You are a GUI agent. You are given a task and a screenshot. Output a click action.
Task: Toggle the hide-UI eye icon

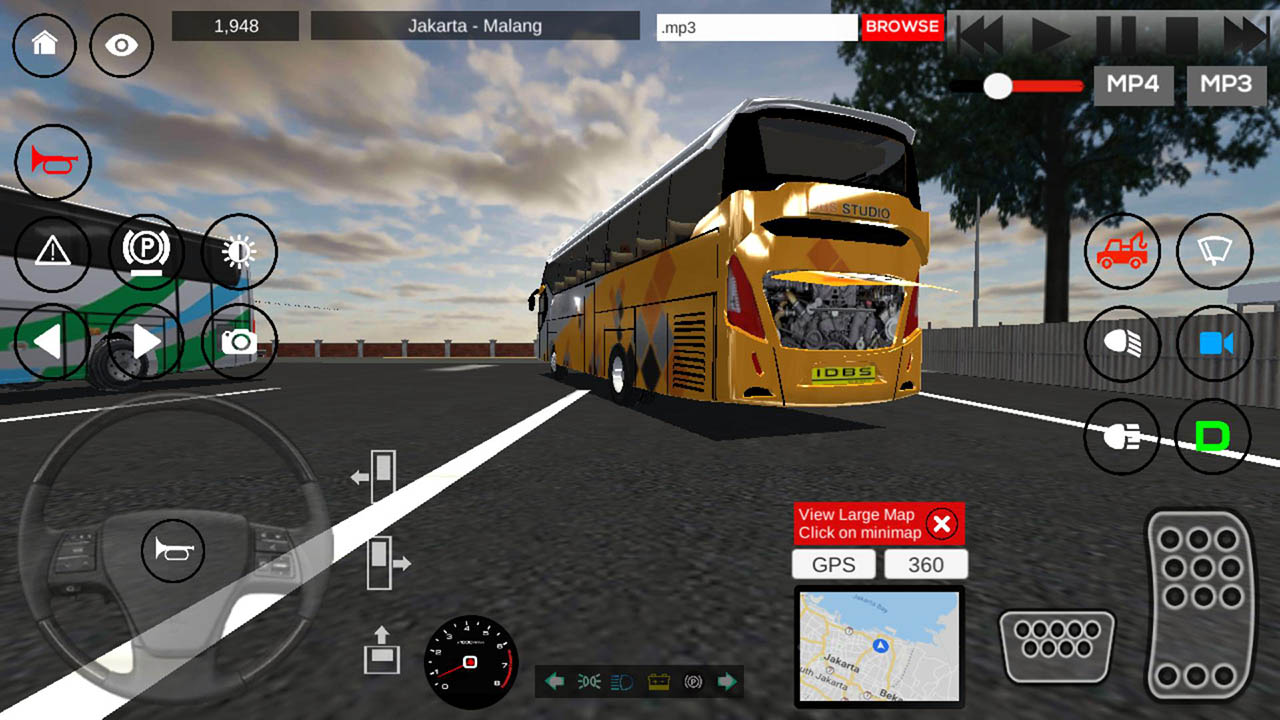click(x=121, y=45)
